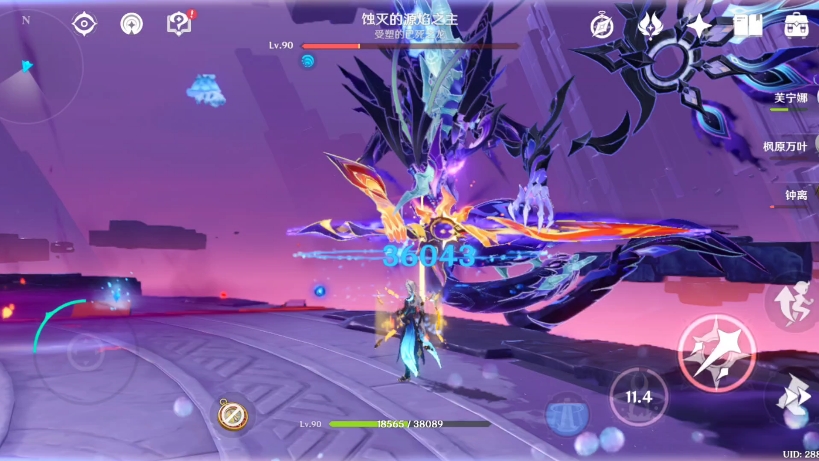This screenshot has height=461, width=819.
Task: Activate the elemental skill showing 11.4 cooldown
Action: [639, 396]
